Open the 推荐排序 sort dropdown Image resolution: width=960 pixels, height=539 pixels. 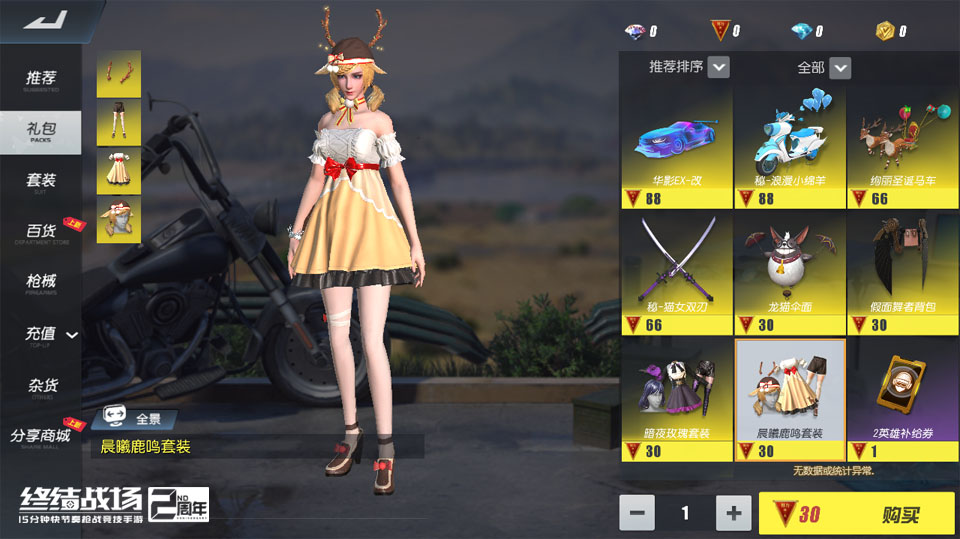pos(689,67)
